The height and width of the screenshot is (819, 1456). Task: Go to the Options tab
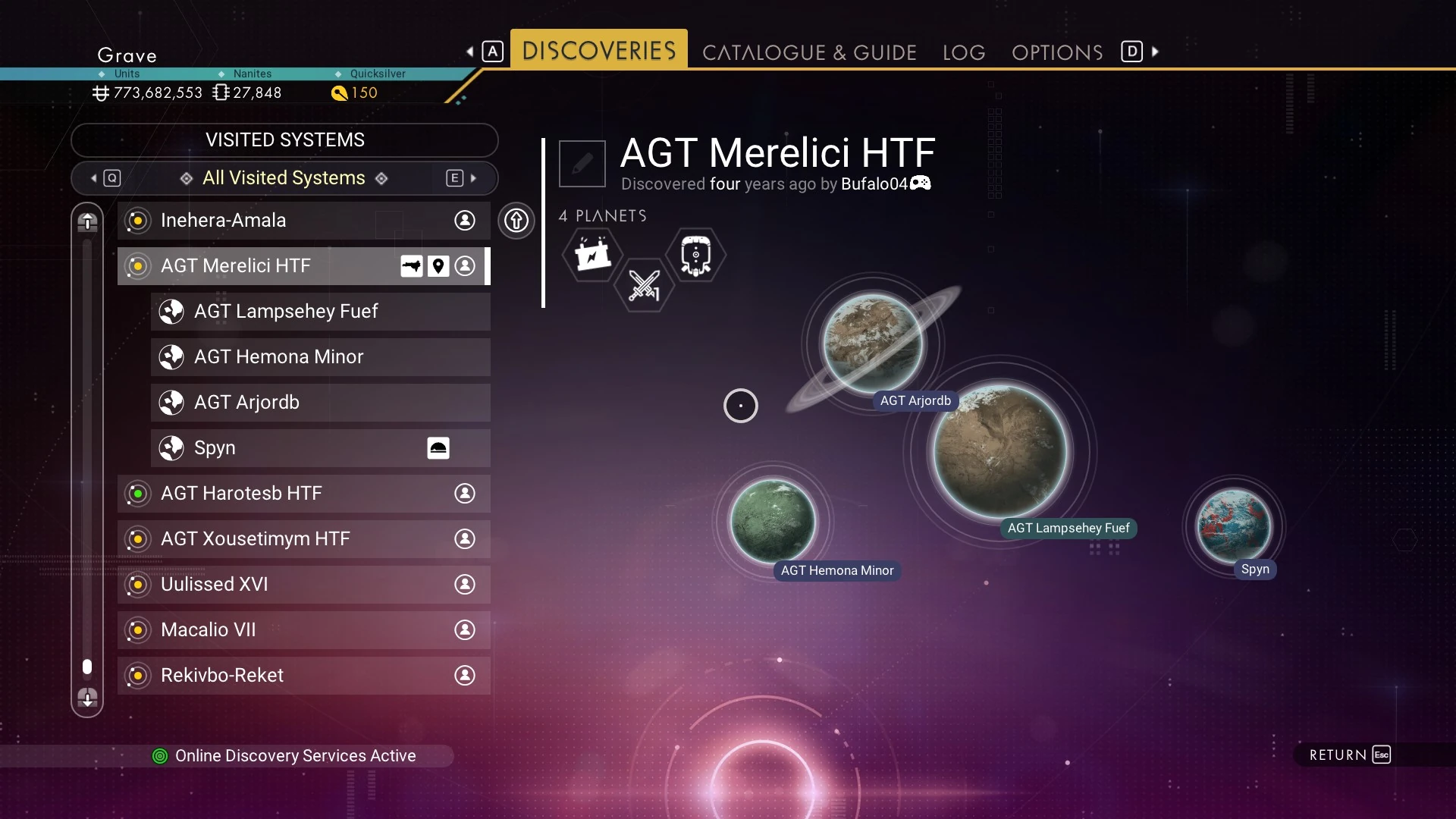click(1057, 52)
